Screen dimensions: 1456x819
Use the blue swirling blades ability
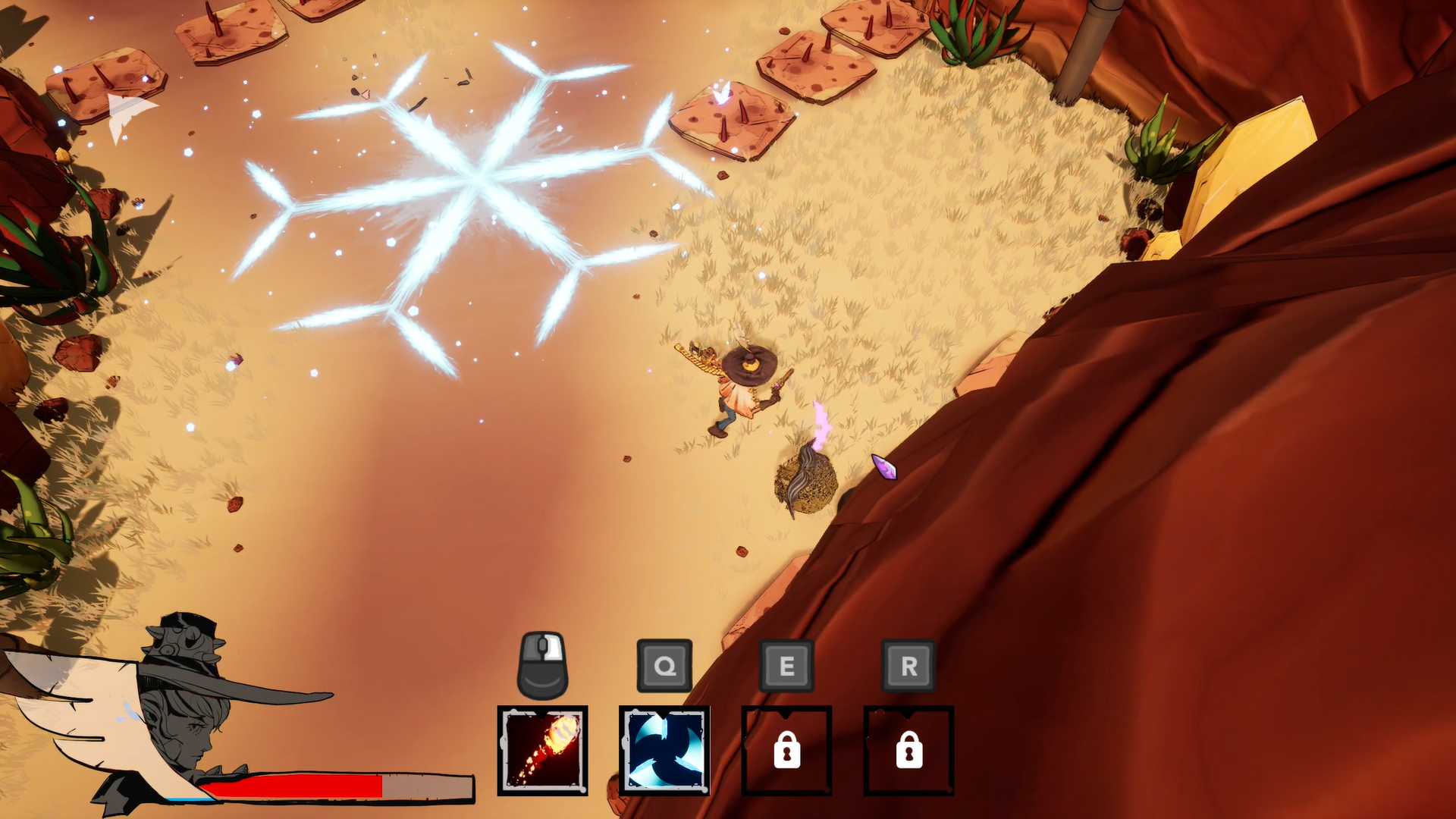[x=664, y=751]
